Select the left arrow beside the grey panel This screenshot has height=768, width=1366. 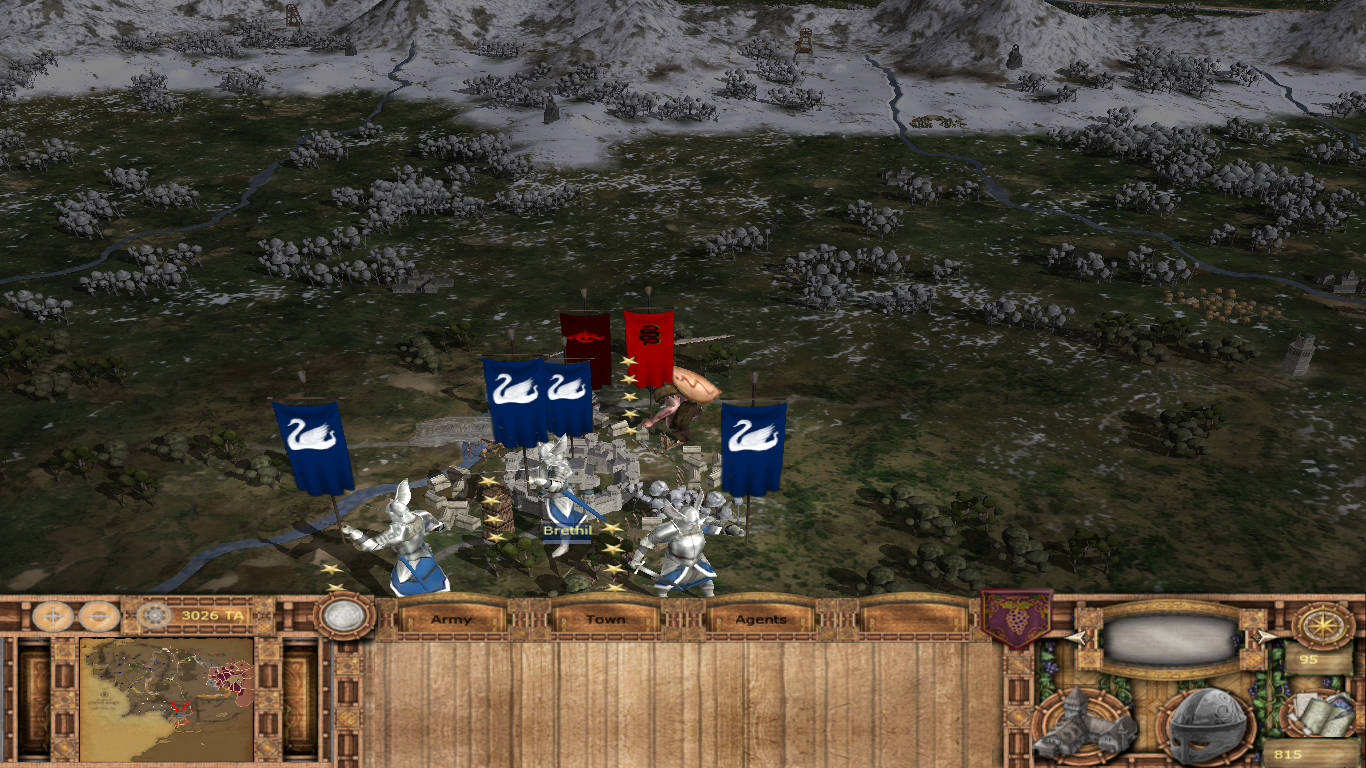(x=1075, y=637)
